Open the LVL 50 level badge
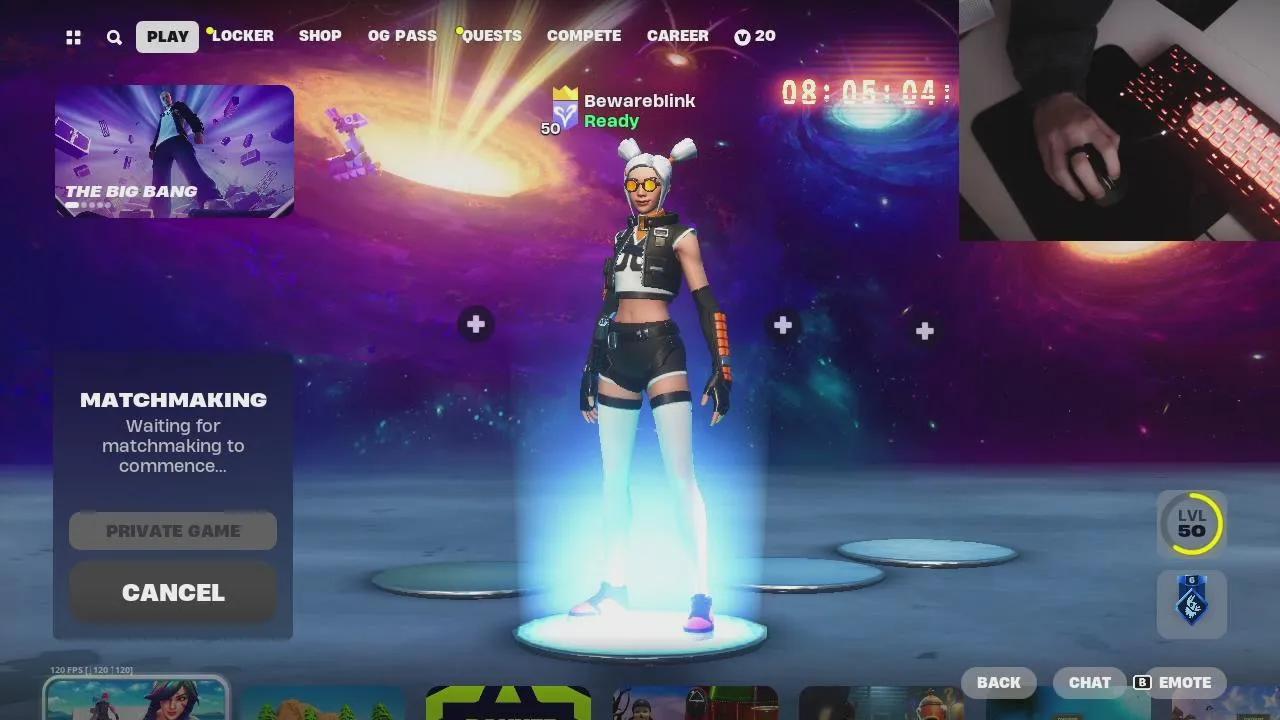Screen dimensions: 1280x720 [x=1189, y=523]
